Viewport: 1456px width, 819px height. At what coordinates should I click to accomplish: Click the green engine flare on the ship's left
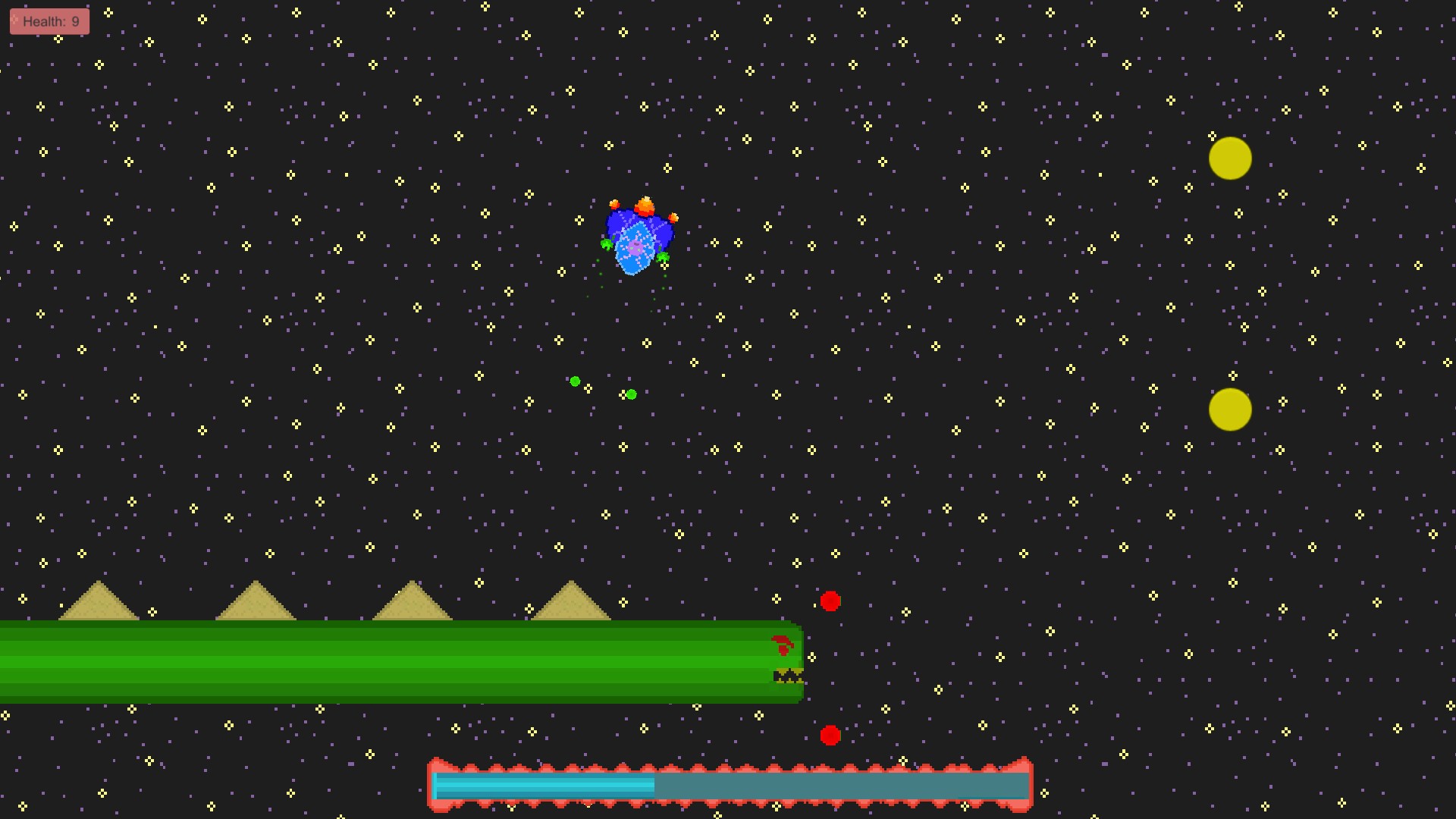click(x=607, y=245)
